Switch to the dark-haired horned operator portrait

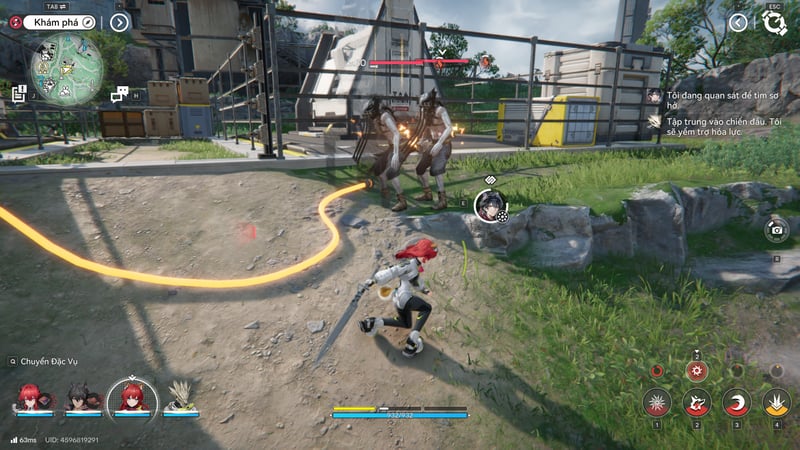pos(79,397)
